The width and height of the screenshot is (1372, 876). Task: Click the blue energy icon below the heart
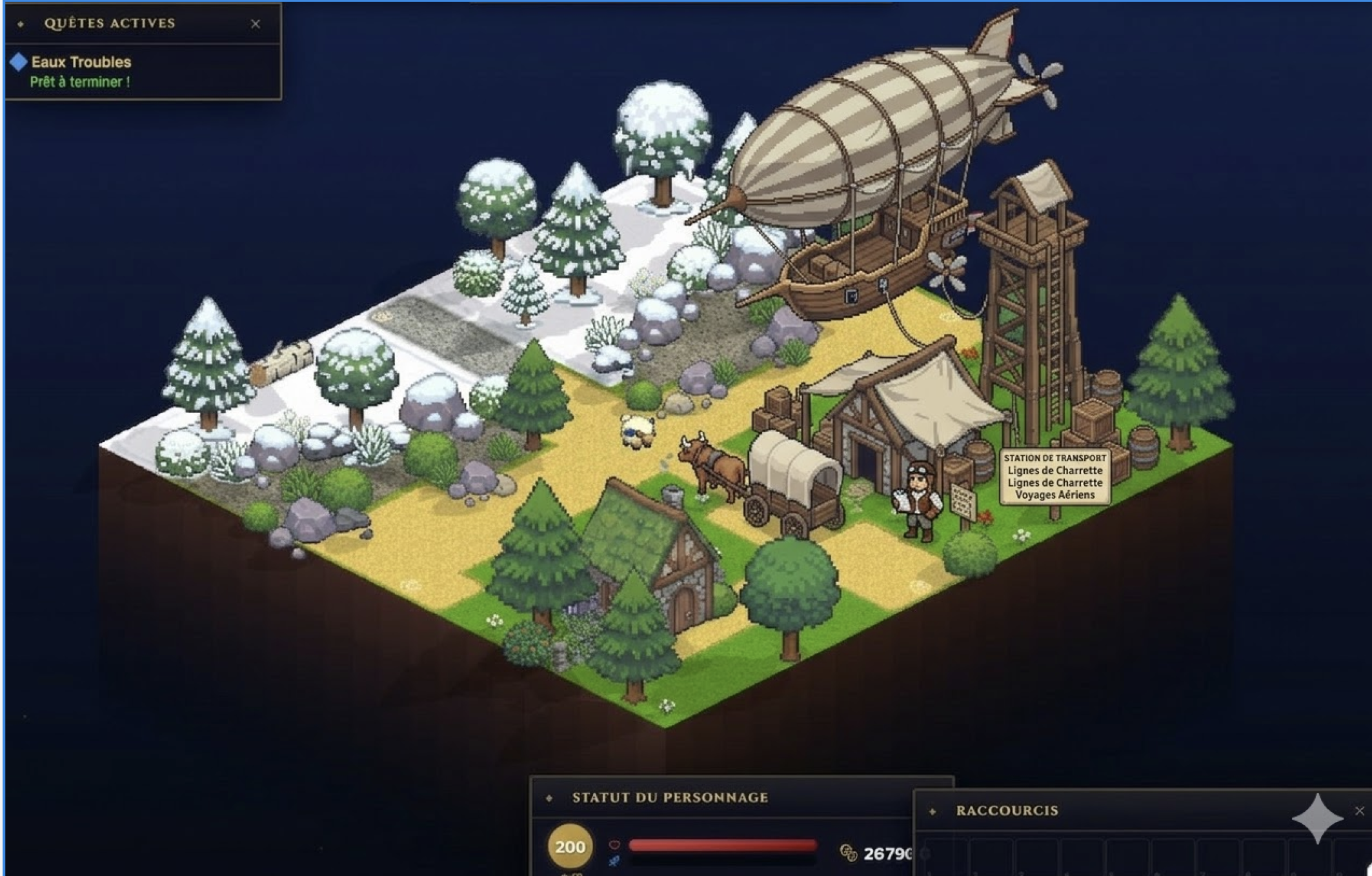click(614, 861)
